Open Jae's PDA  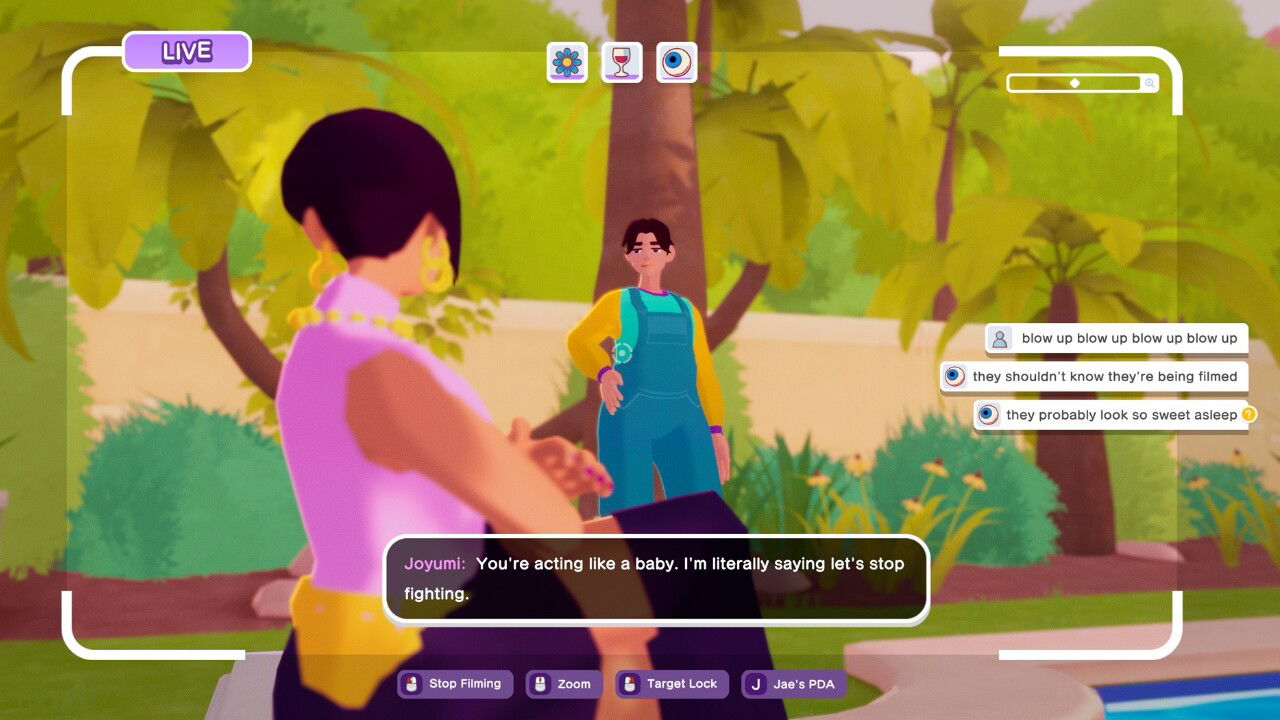pos(794,684)
